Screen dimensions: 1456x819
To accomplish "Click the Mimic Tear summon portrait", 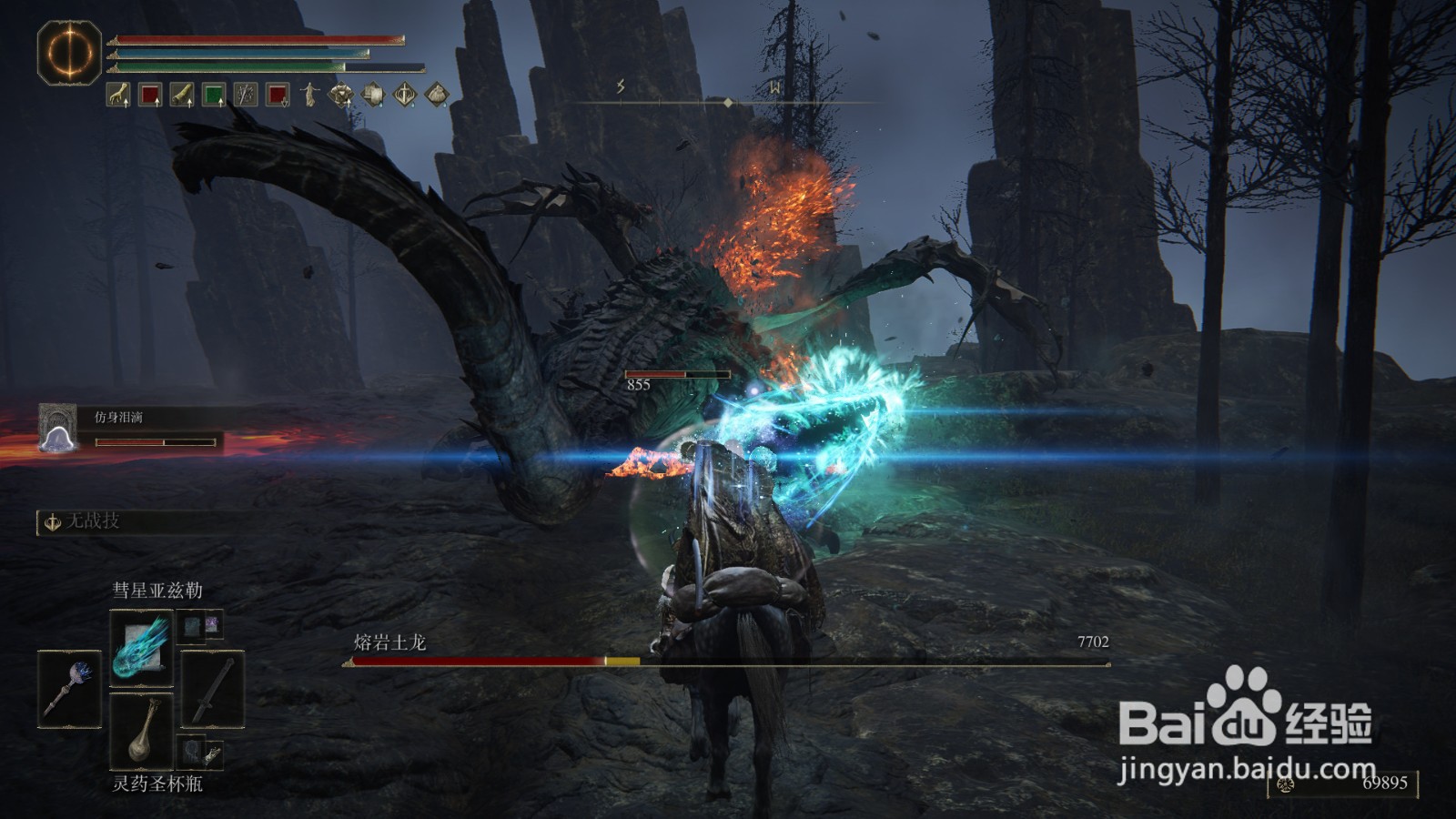I will 57,428.
